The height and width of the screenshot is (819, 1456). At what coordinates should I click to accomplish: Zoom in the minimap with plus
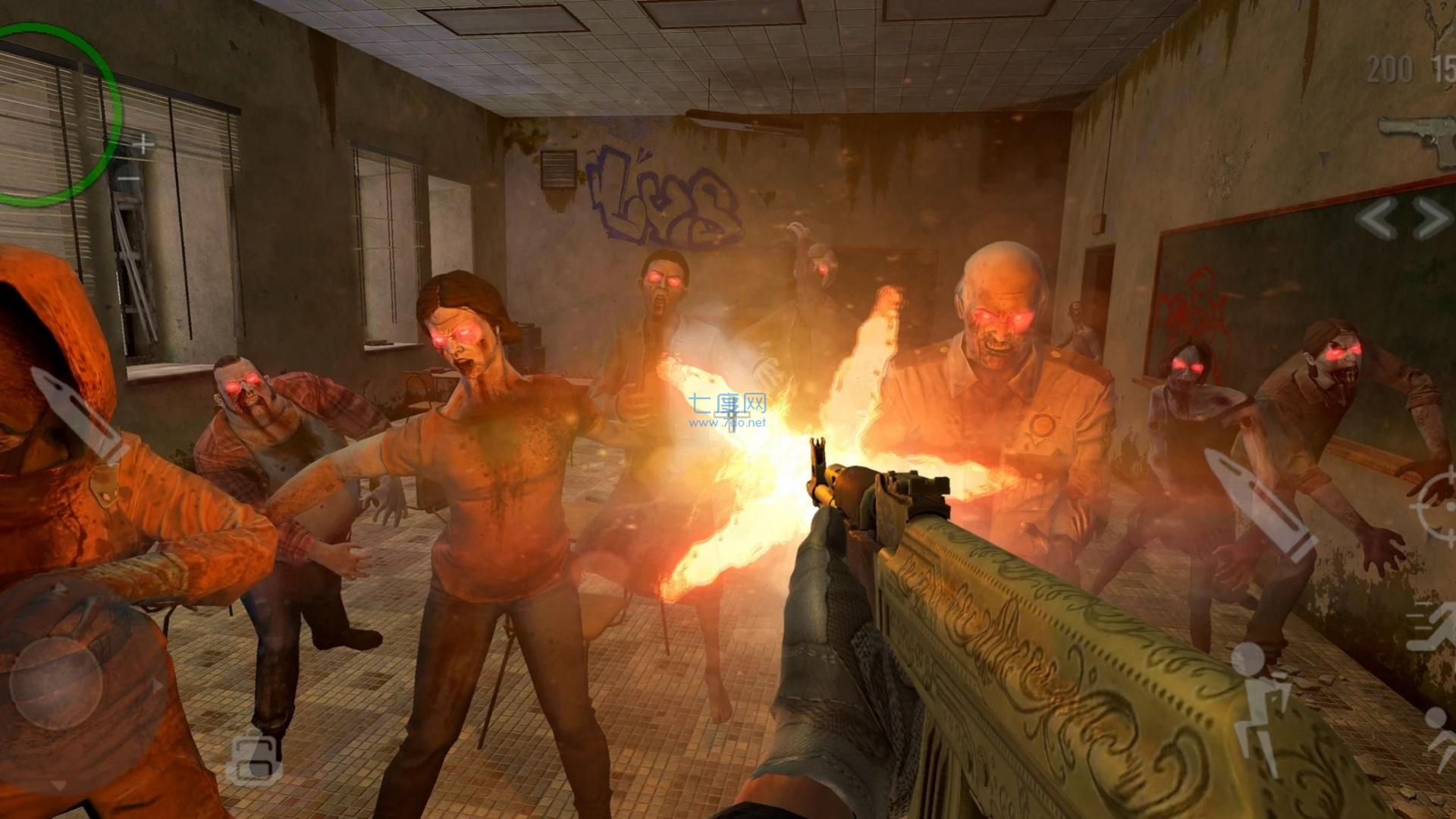(x=143, y=143)
